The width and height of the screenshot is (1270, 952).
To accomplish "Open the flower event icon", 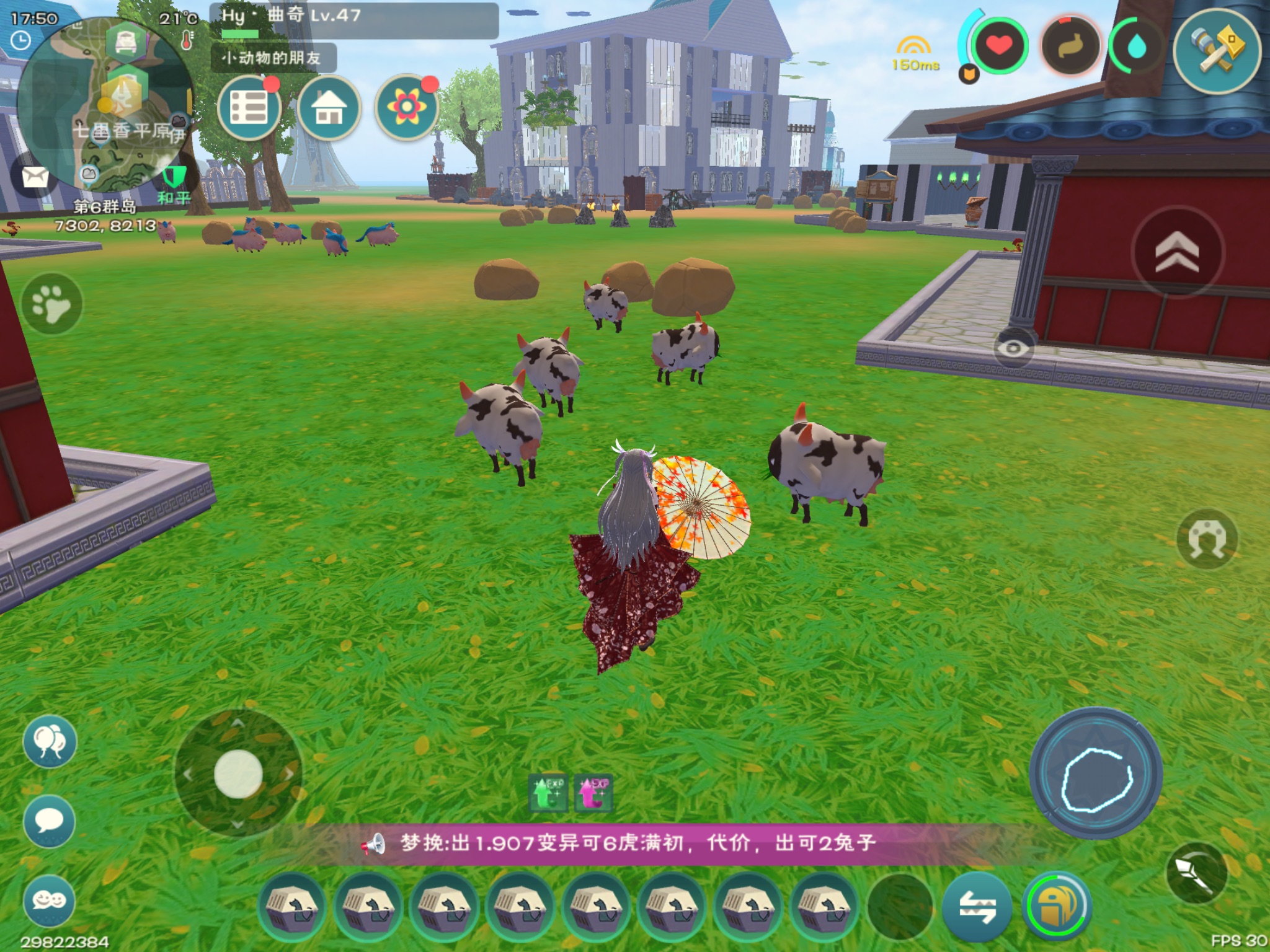I will [x=407, y=108].
